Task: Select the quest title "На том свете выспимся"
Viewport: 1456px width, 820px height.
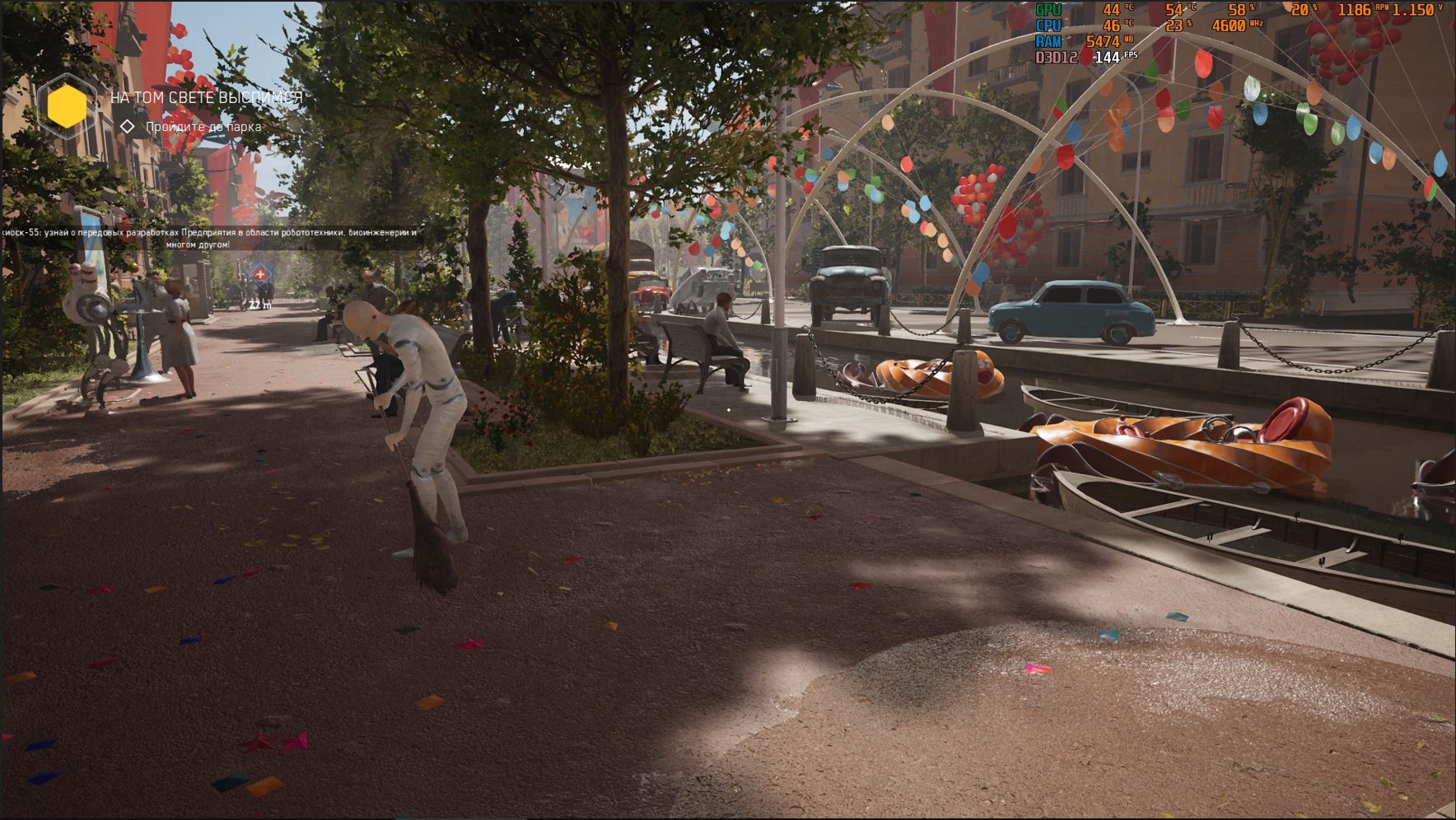Action: tap(207, 98)
